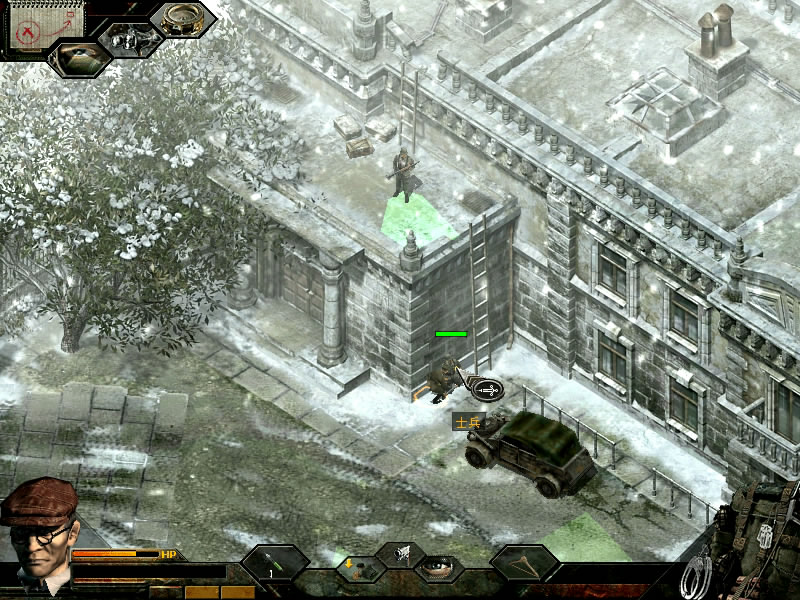800x600 pixels.
Task: Select the coat hanger tool slot
Action: [523, 563]
